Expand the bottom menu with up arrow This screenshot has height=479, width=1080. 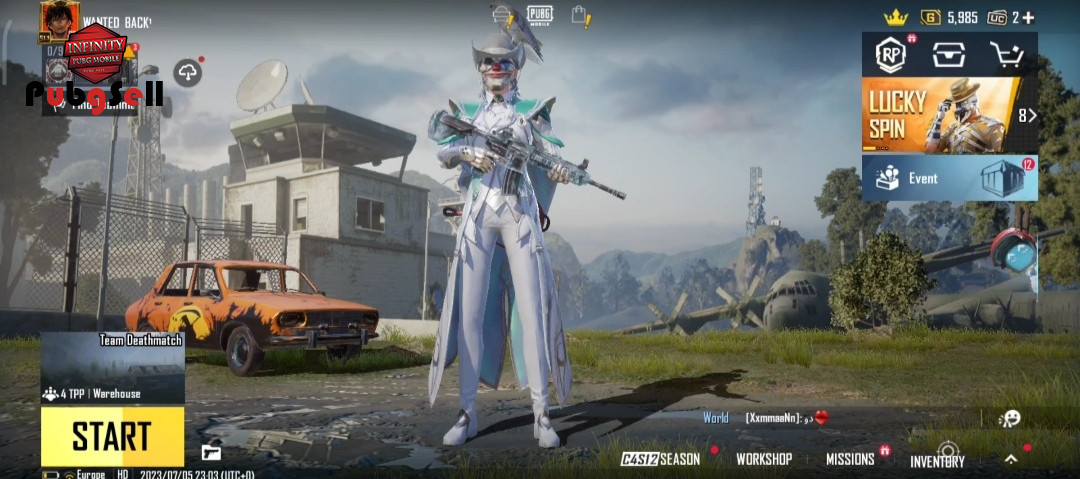click(x=1011, y=459)
